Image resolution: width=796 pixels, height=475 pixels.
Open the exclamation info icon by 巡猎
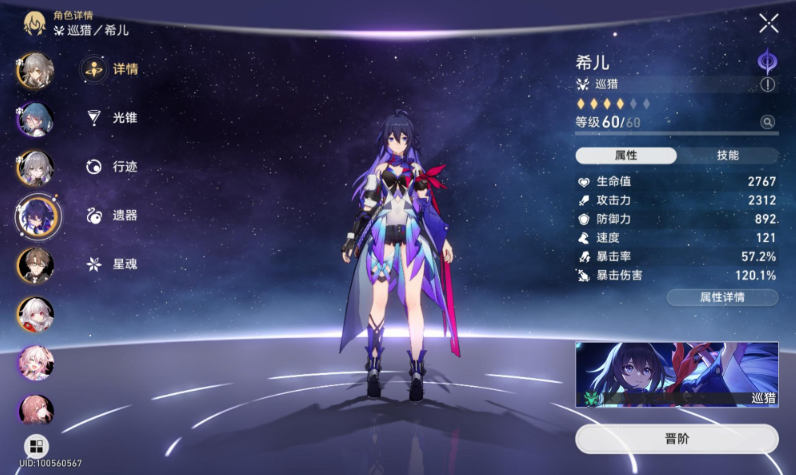[x=768, y=85]
